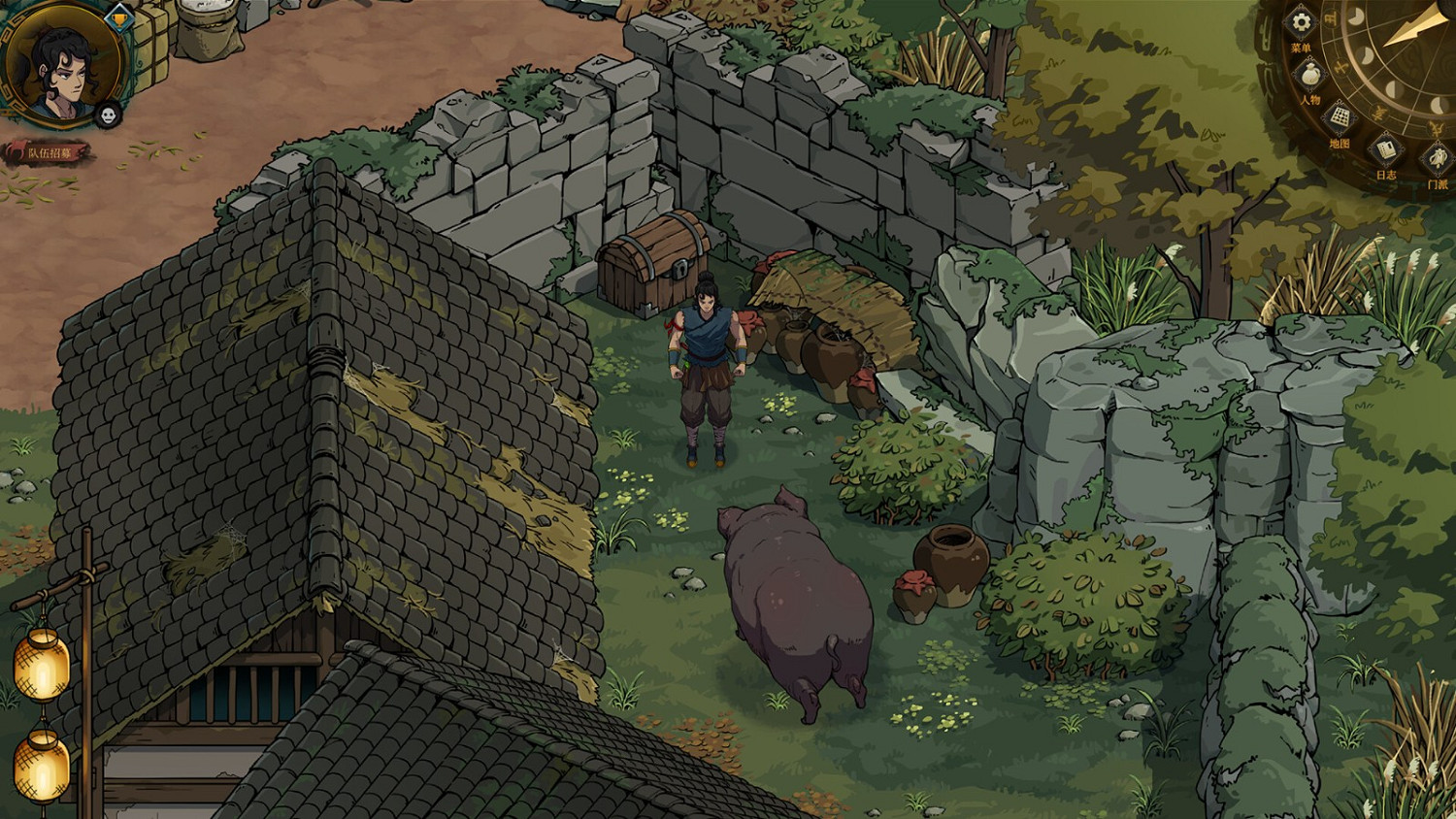
Task: Click the player character portrait frame
Action: point(62,73)
